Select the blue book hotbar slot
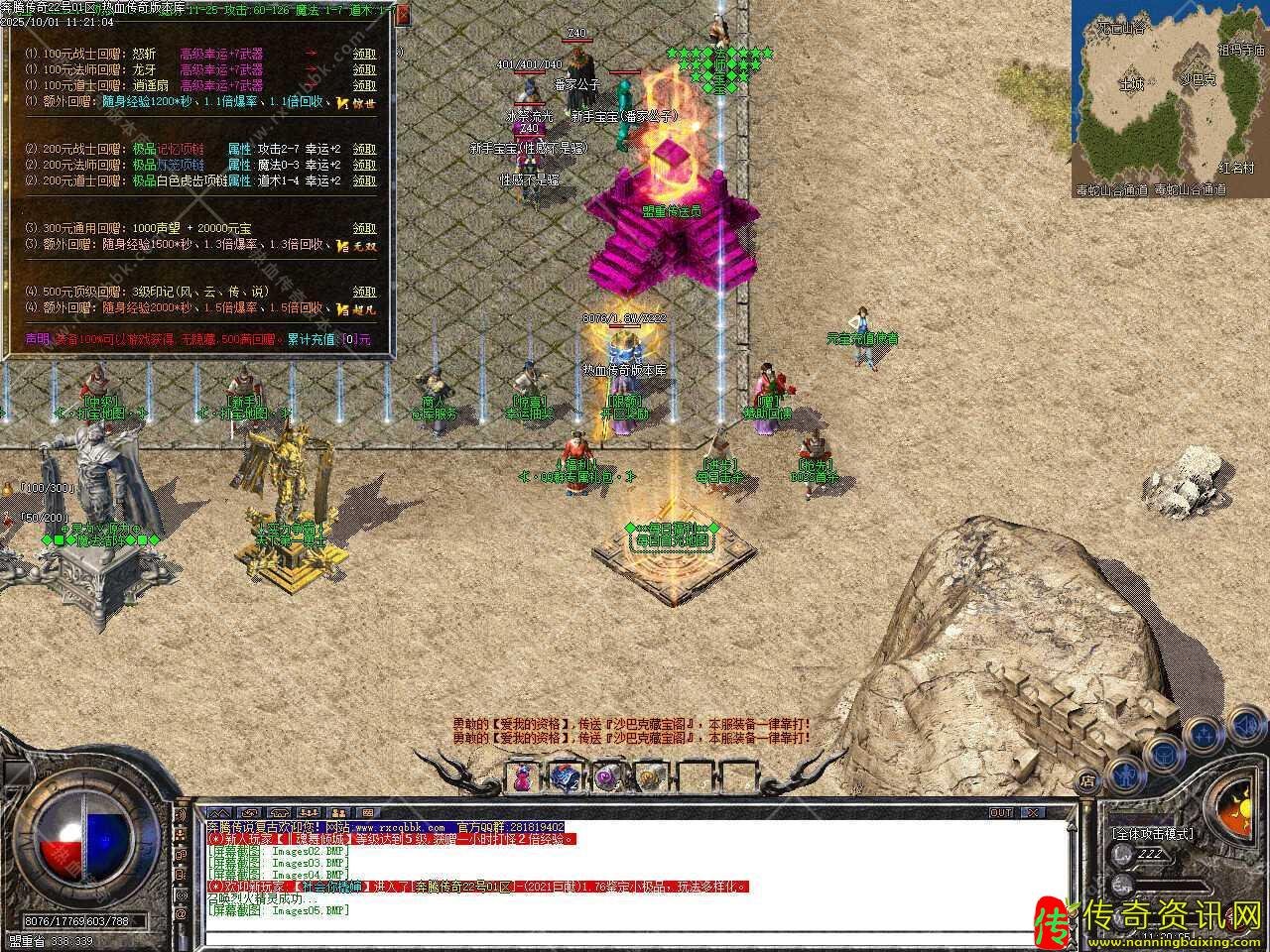The height and width of the screenshot is (952, 1270). pyautogui.click(x=565, y=777)
